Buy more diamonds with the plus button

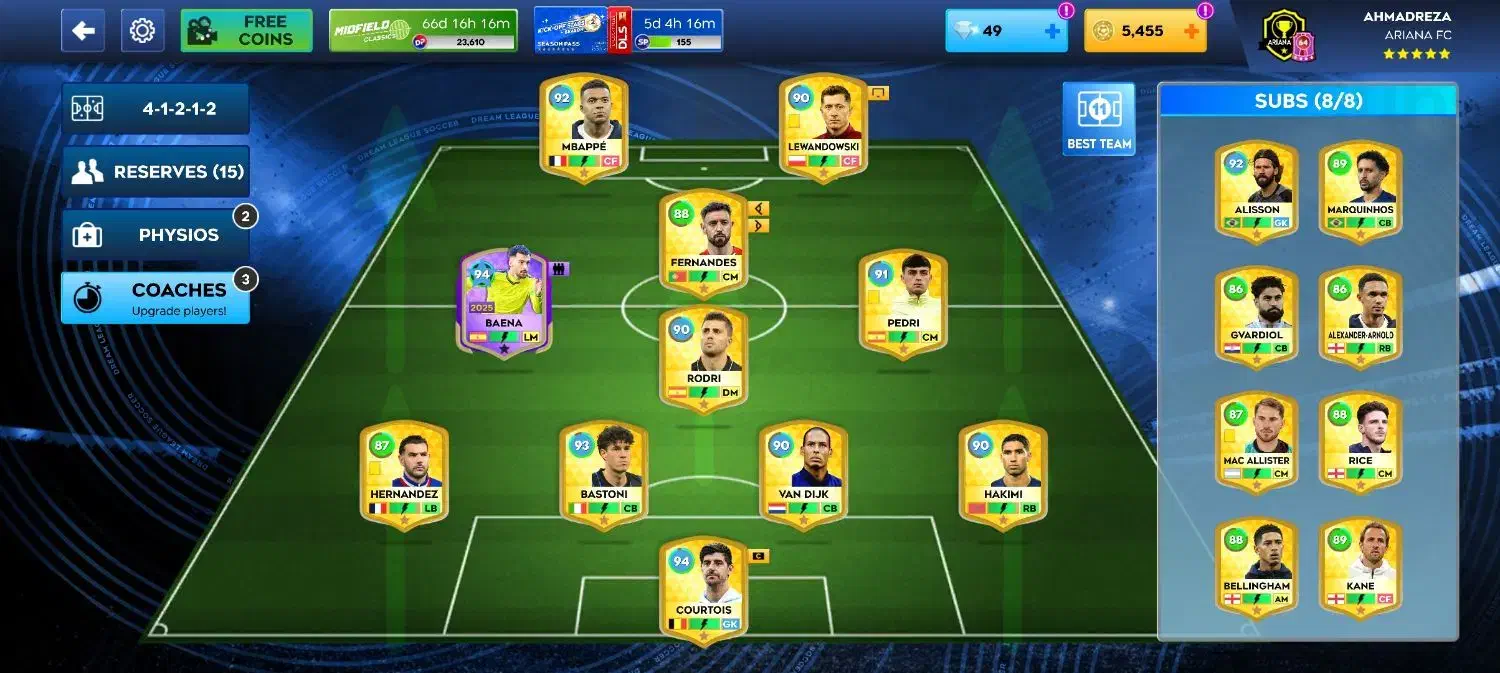pos(1052,31)
